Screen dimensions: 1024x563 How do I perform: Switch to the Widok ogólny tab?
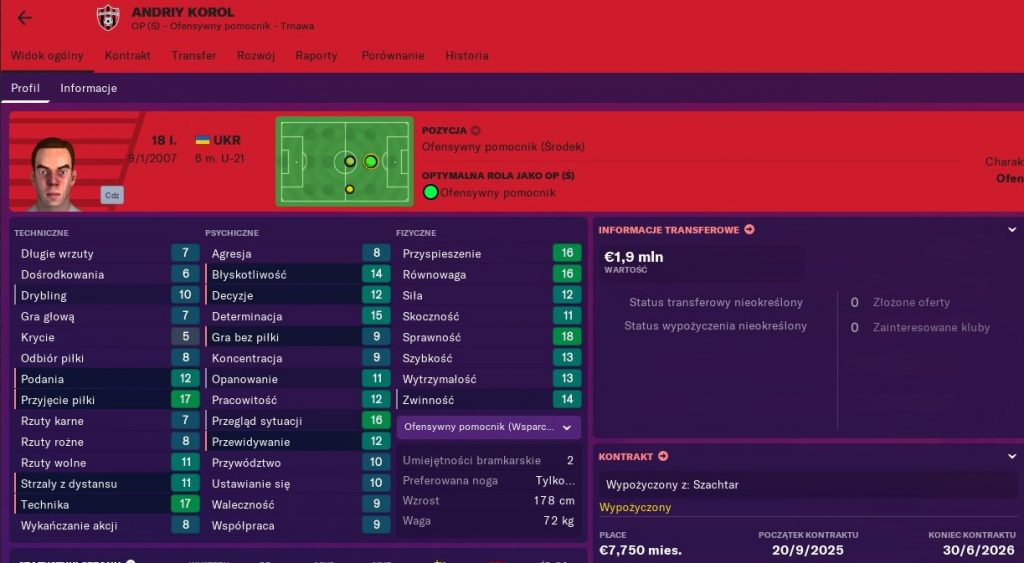tap(47, 56)
